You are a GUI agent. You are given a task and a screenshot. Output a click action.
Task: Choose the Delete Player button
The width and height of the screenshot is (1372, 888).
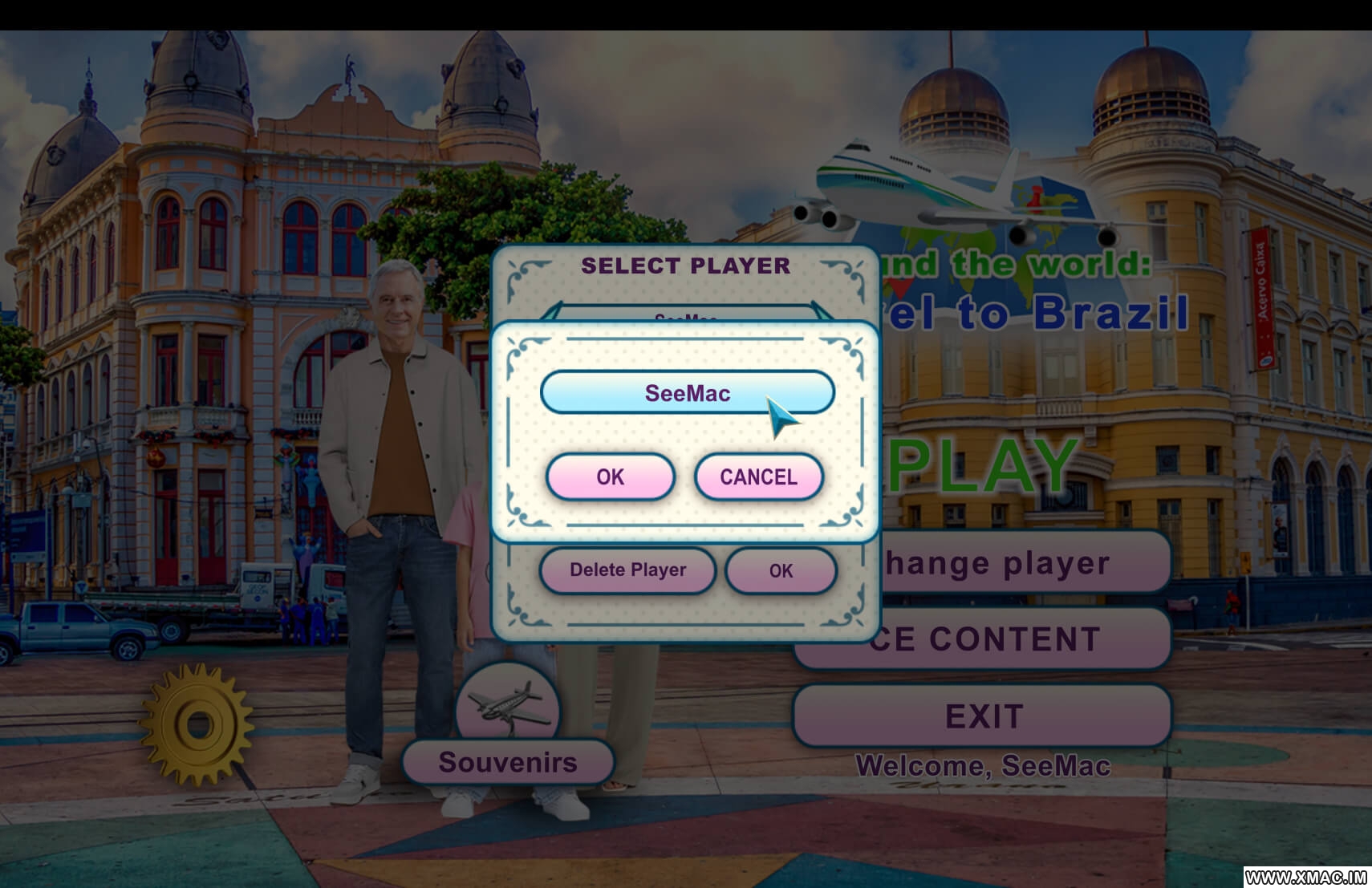pyautogui.click(x=627, y=570)
